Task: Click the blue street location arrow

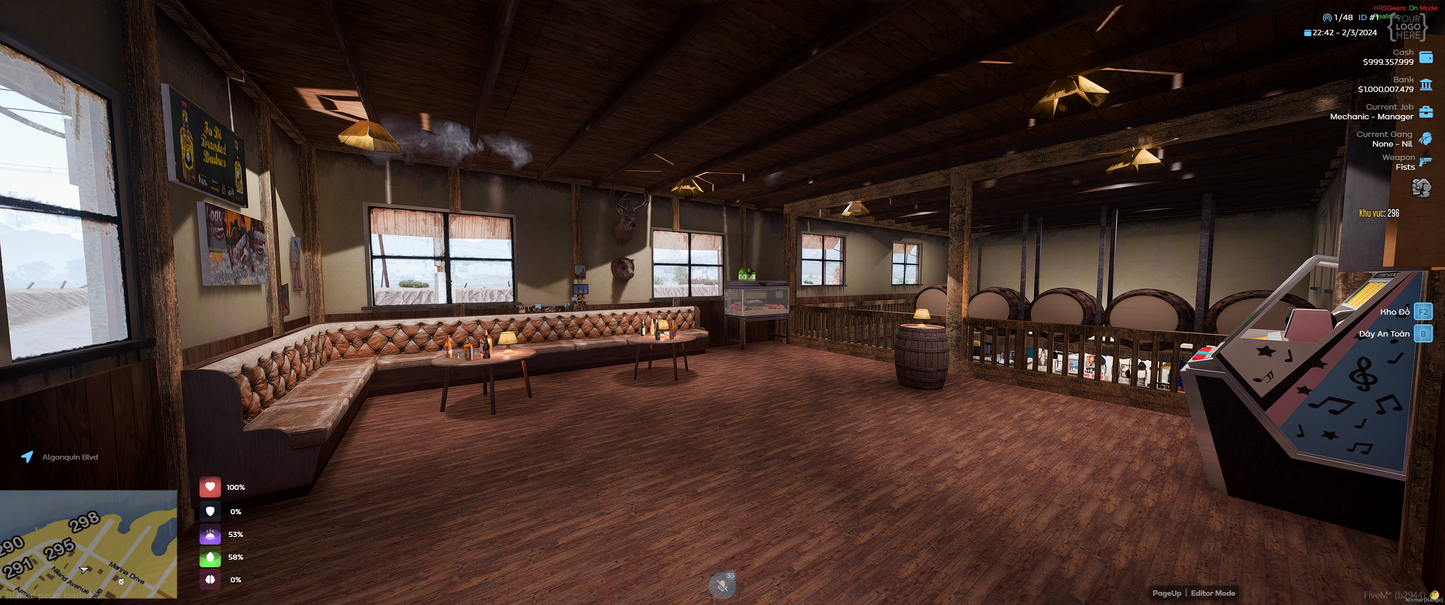Action: coord(27,457)
